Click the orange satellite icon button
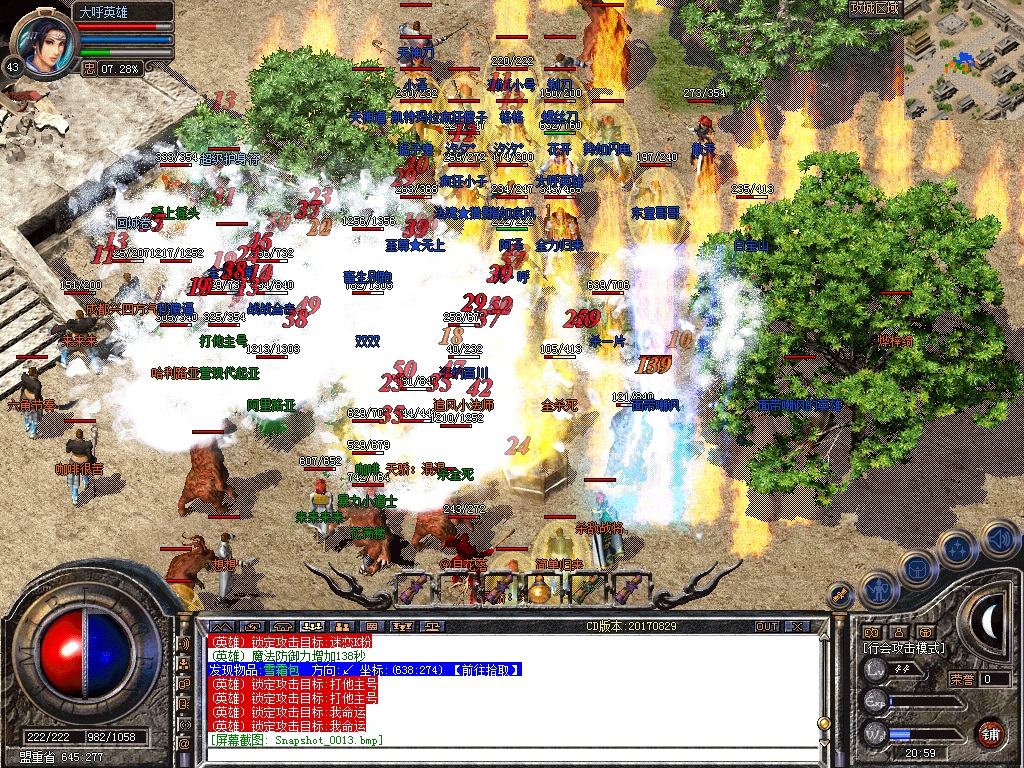Viewport: 1024px width, 768px height. click(840, 595)
